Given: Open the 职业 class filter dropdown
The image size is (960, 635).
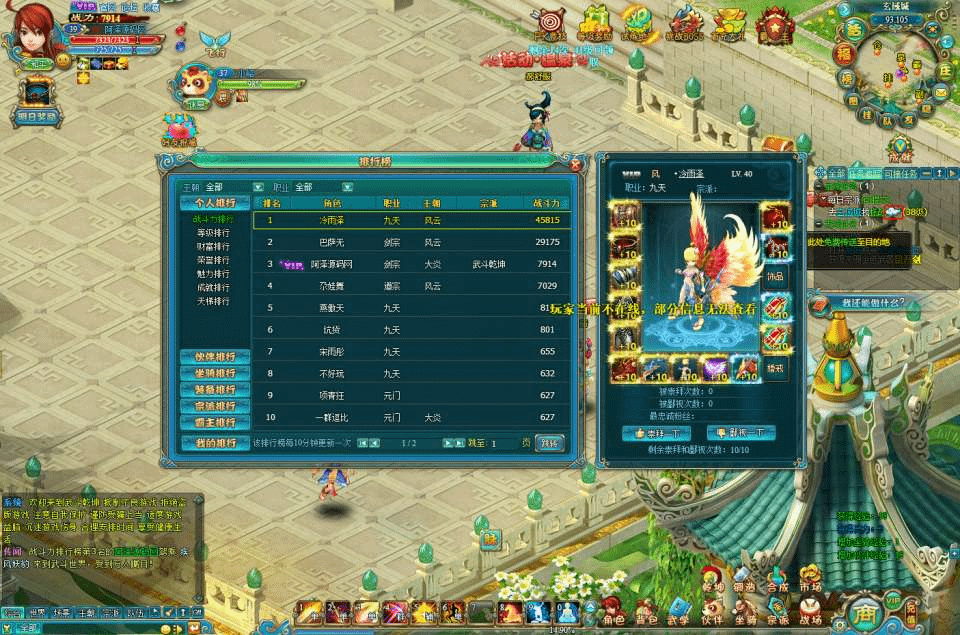Looking at the screenshot, I should coord(347,187).
